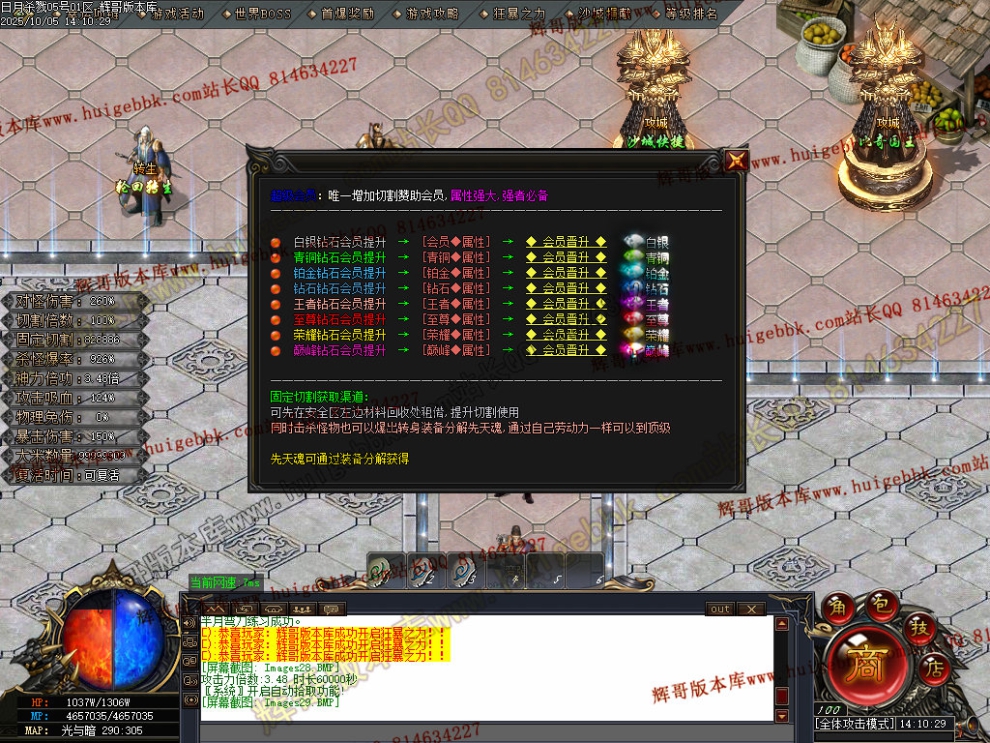Open the 首爆奖励 menu
The image size is (990, 743).
(347, 14)
